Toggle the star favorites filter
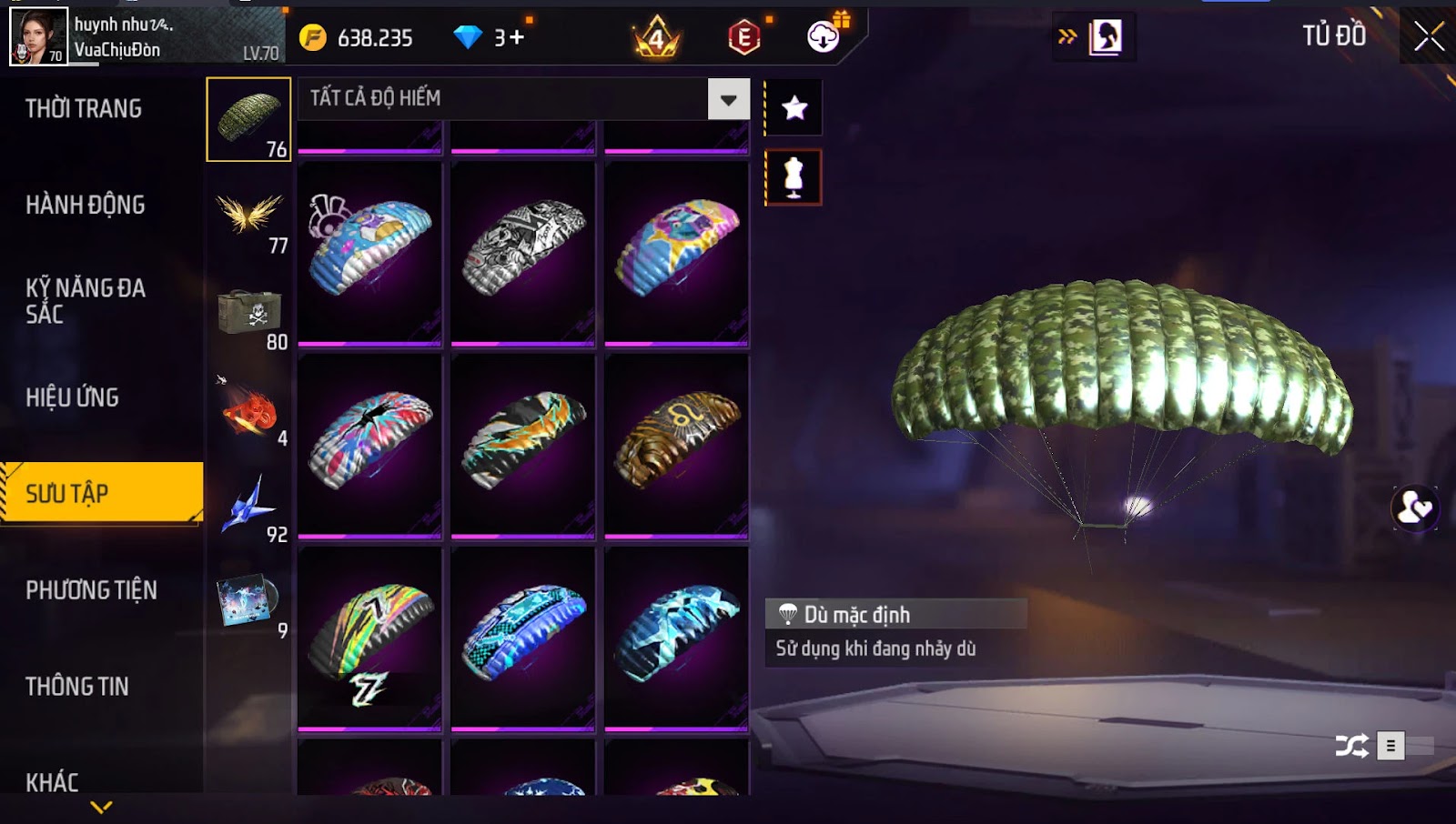1456x824 pixels. pos(794,108)
